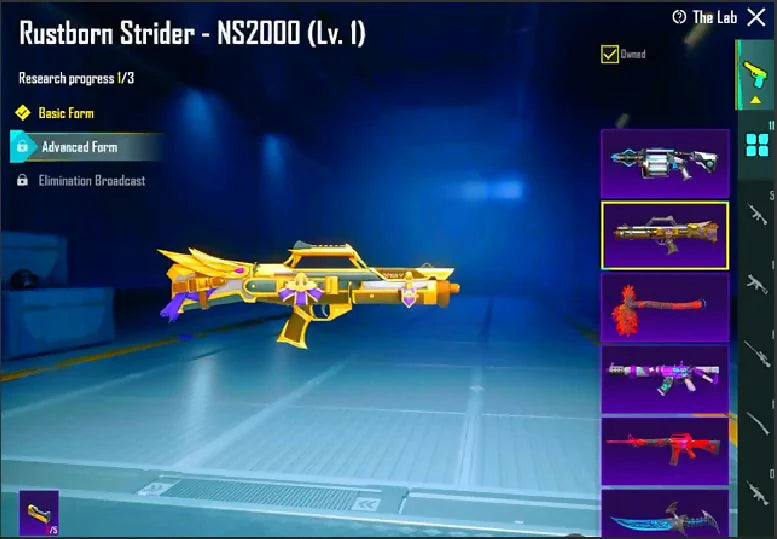Image resolution: width=777 pixels, height=539 pixels.
Task: Click the material item icon at bottom left
Action: [x=39, y=513]
